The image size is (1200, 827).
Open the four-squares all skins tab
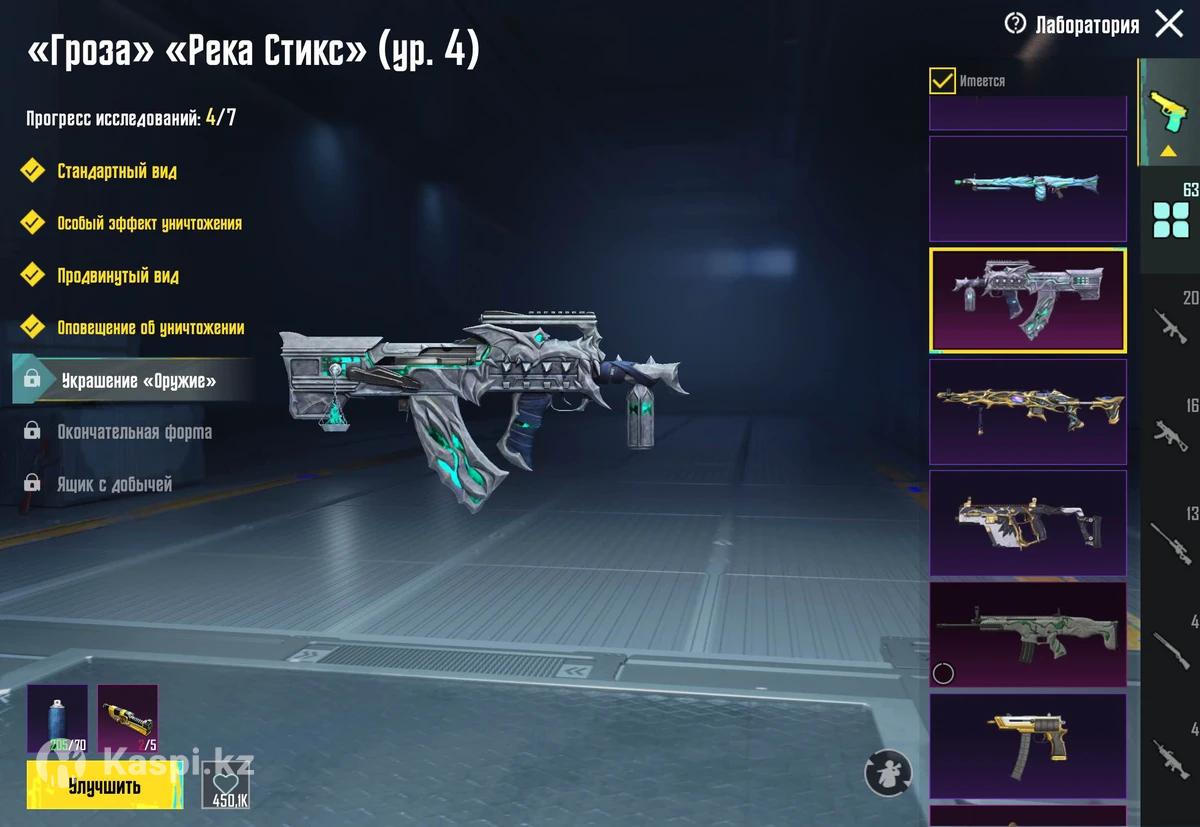coord(1170,218)
